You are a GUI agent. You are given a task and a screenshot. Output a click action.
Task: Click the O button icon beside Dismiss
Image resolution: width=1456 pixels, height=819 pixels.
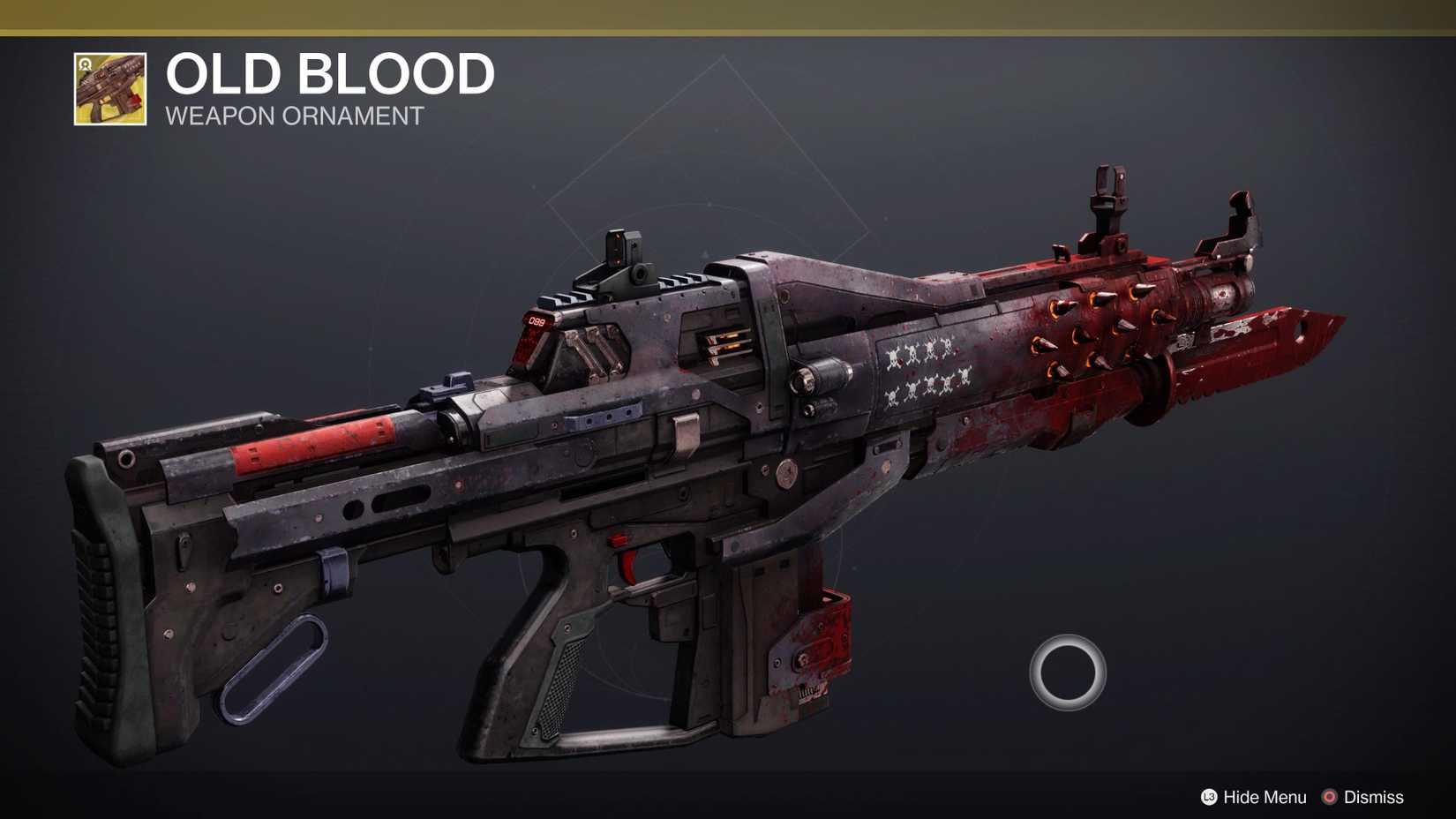[x=1329, y=797]
